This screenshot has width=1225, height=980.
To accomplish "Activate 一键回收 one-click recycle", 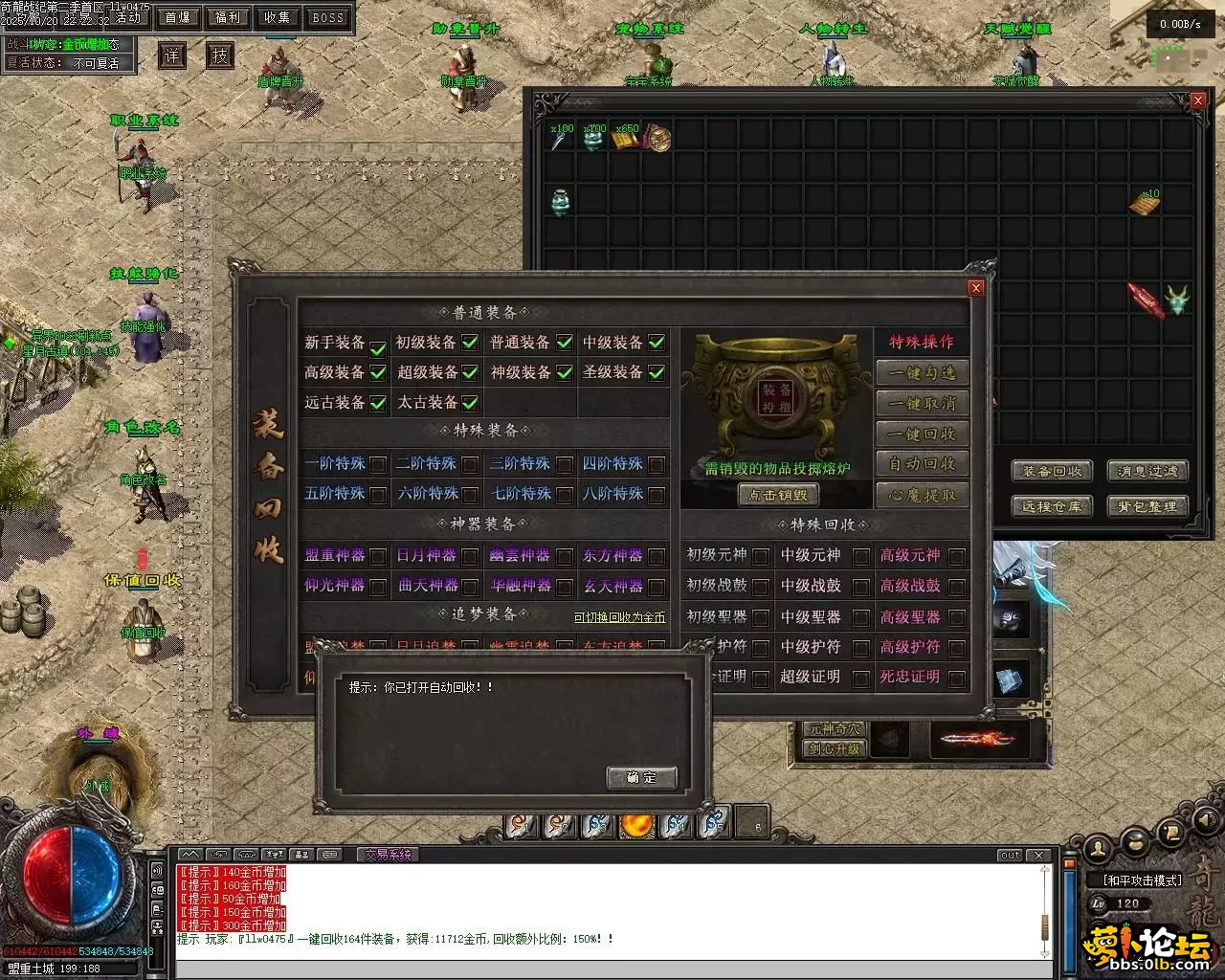I will coord(922,434).
